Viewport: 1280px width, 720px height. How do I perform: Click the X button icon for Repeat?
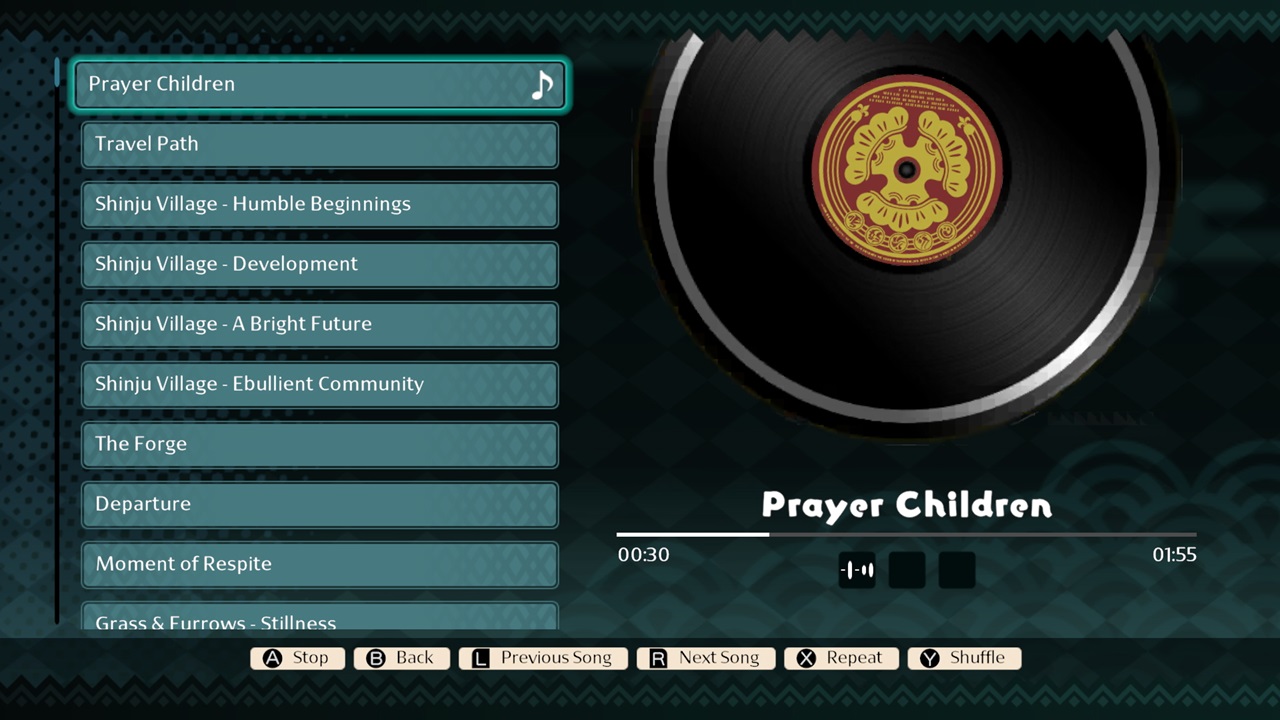point(806,658)
